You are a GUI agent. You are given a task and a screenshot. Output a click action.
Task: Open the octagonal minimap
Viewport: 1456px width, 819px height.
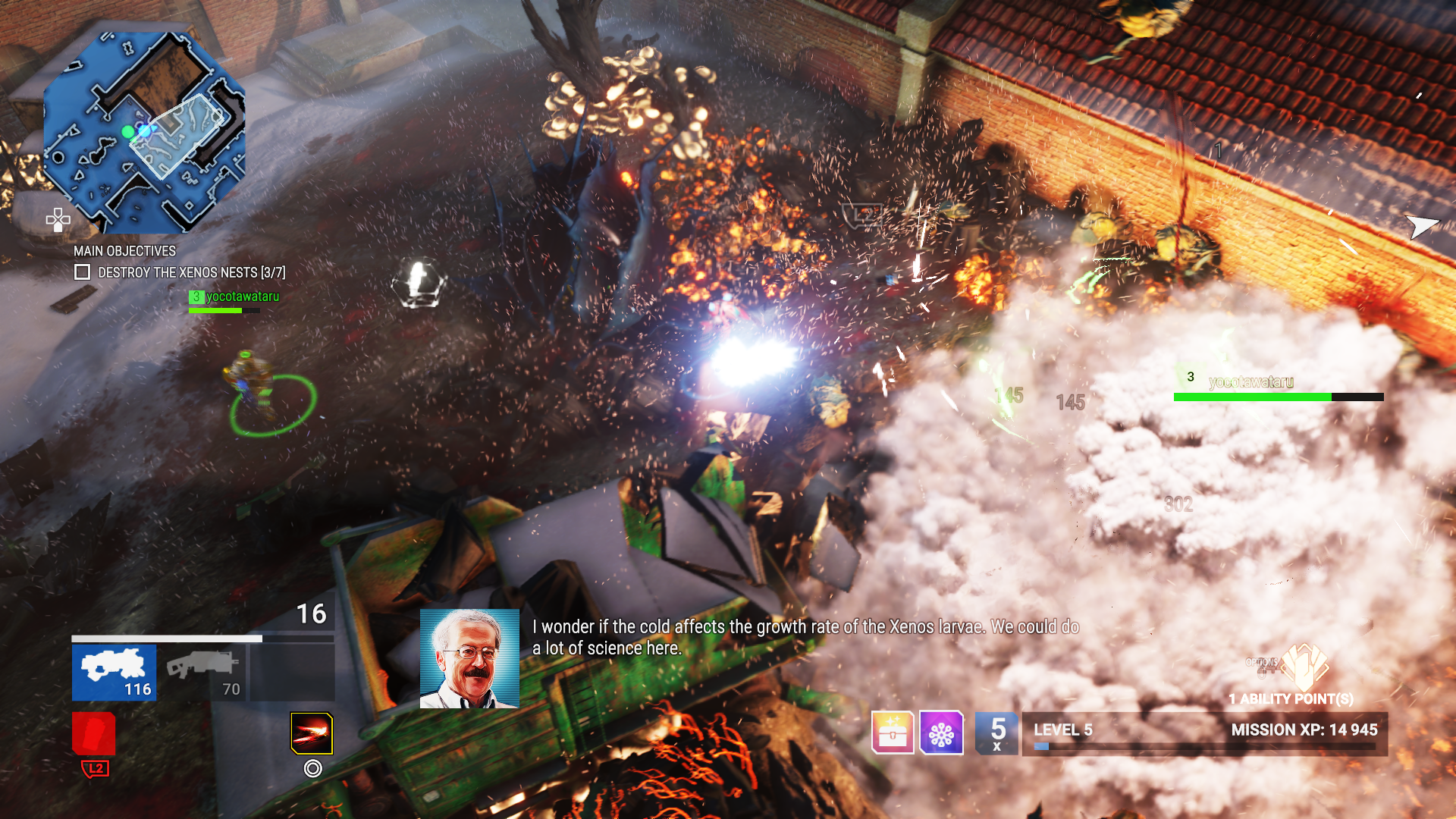click(144, 133)
